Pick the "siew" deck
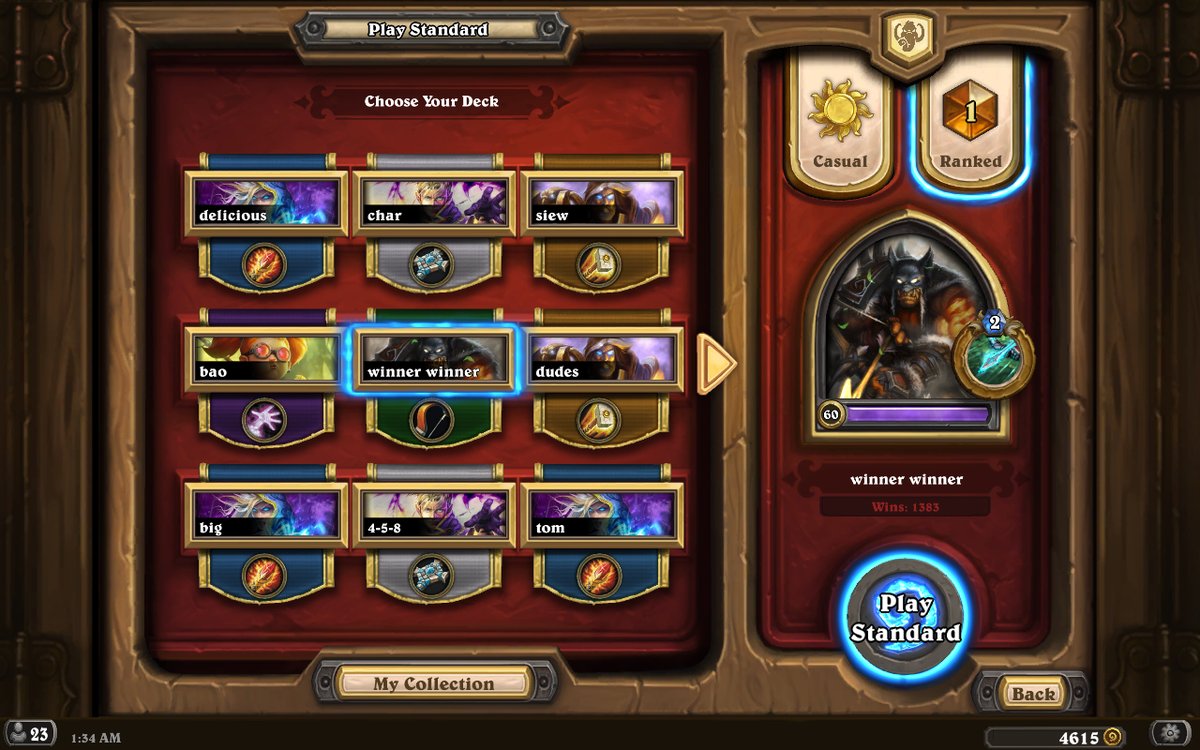 click(x=601, y=203)
